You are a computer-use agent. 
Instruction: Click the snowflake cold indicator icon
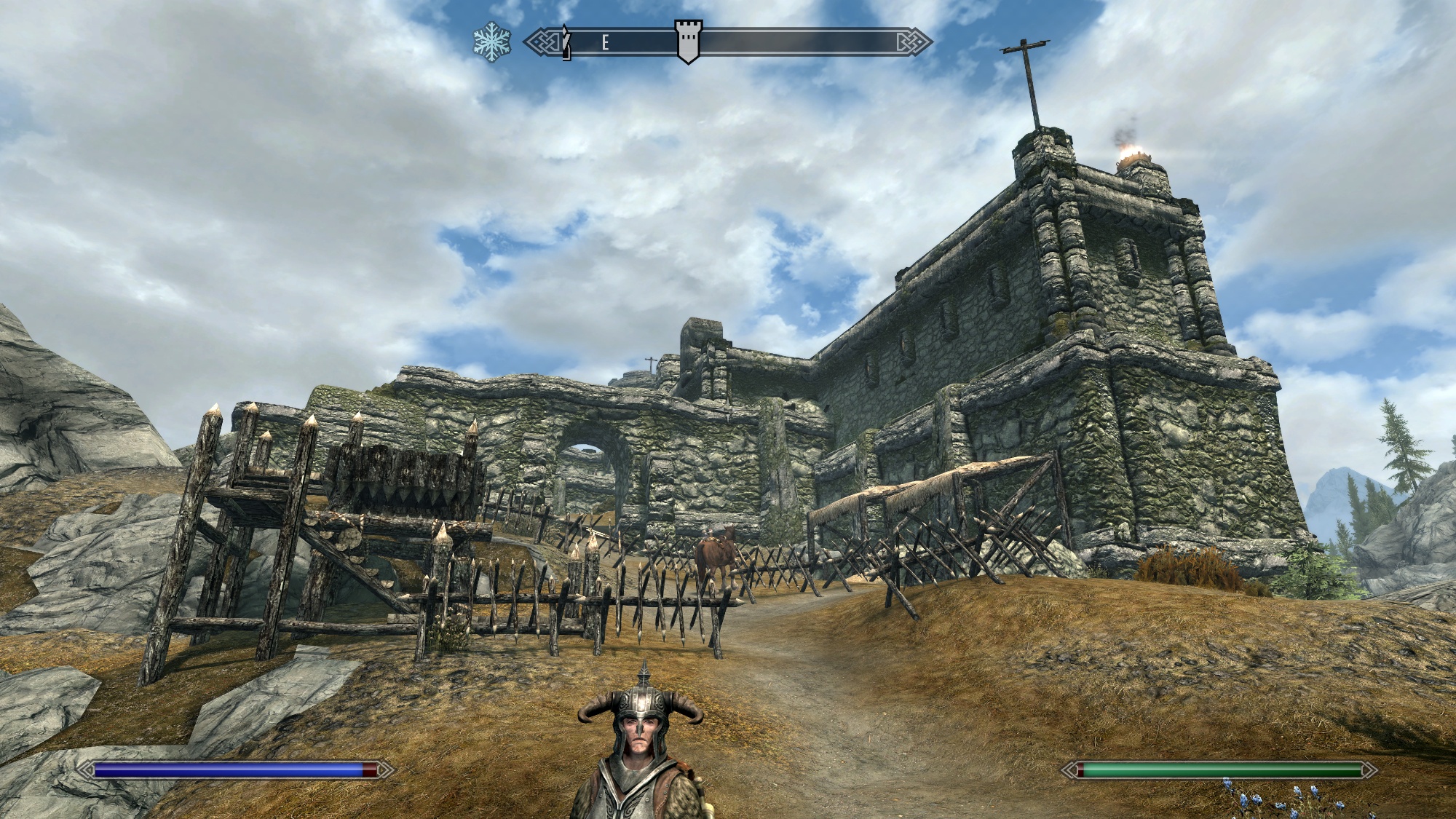492,42
